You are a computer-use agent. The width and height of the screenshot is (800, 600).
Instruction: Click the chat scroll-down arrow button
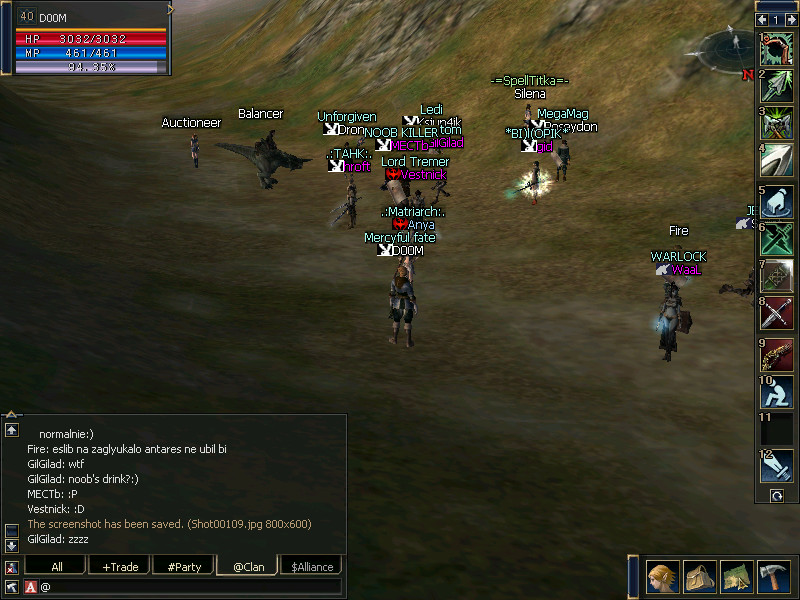[12, 545]
